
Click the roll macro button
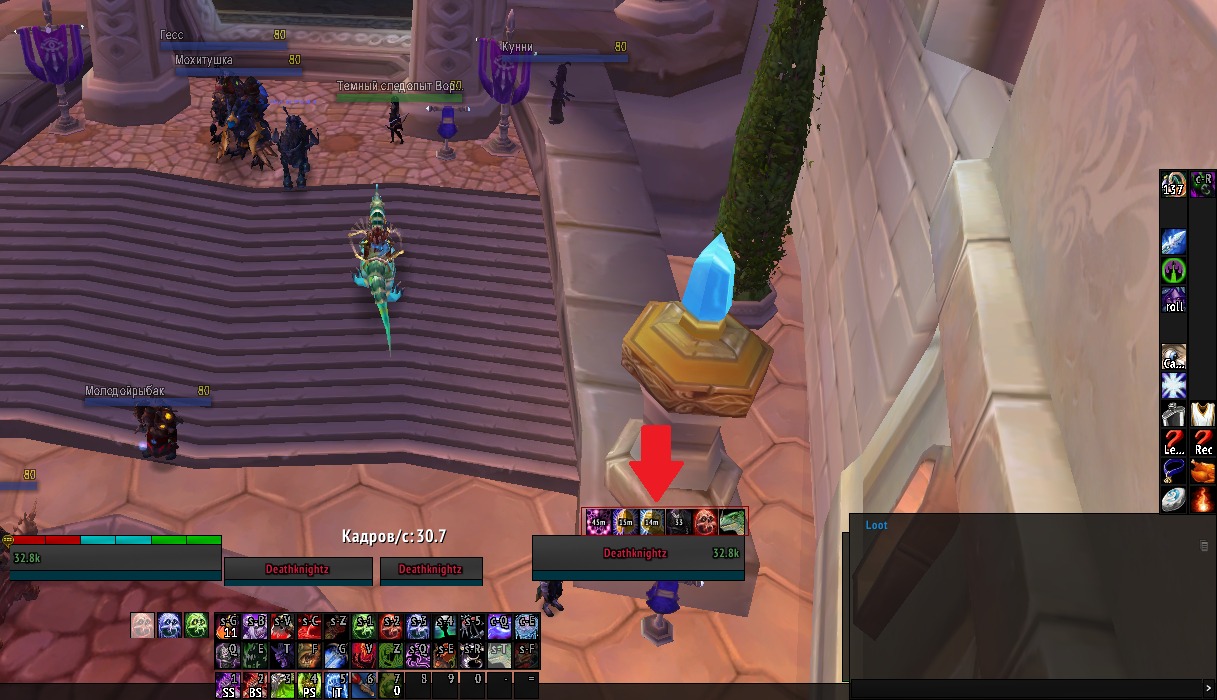click(x=1174, y=300)
